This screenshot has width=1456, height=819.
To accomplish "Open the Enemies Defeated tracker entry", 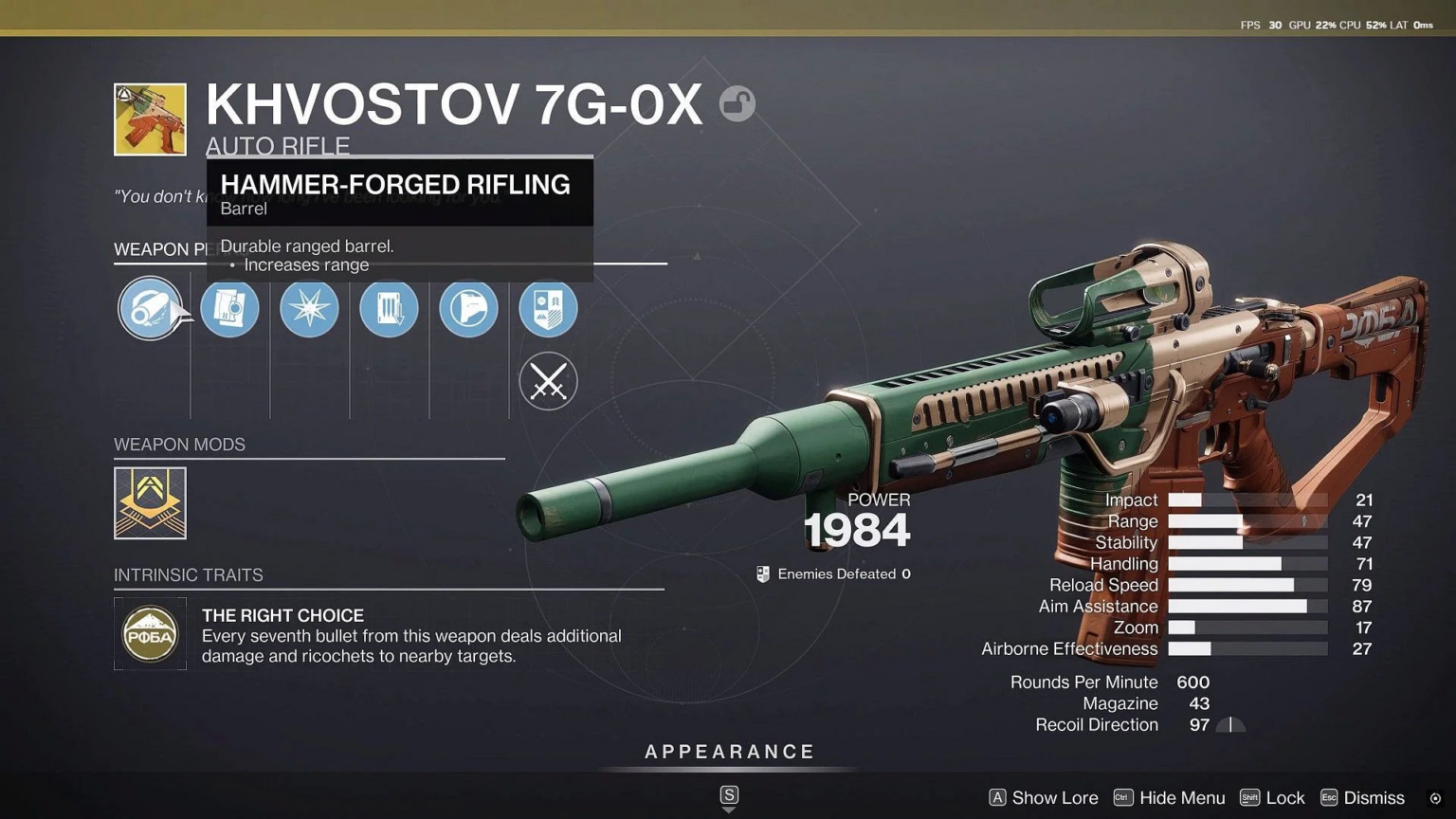I will click(x=832, y=573).
